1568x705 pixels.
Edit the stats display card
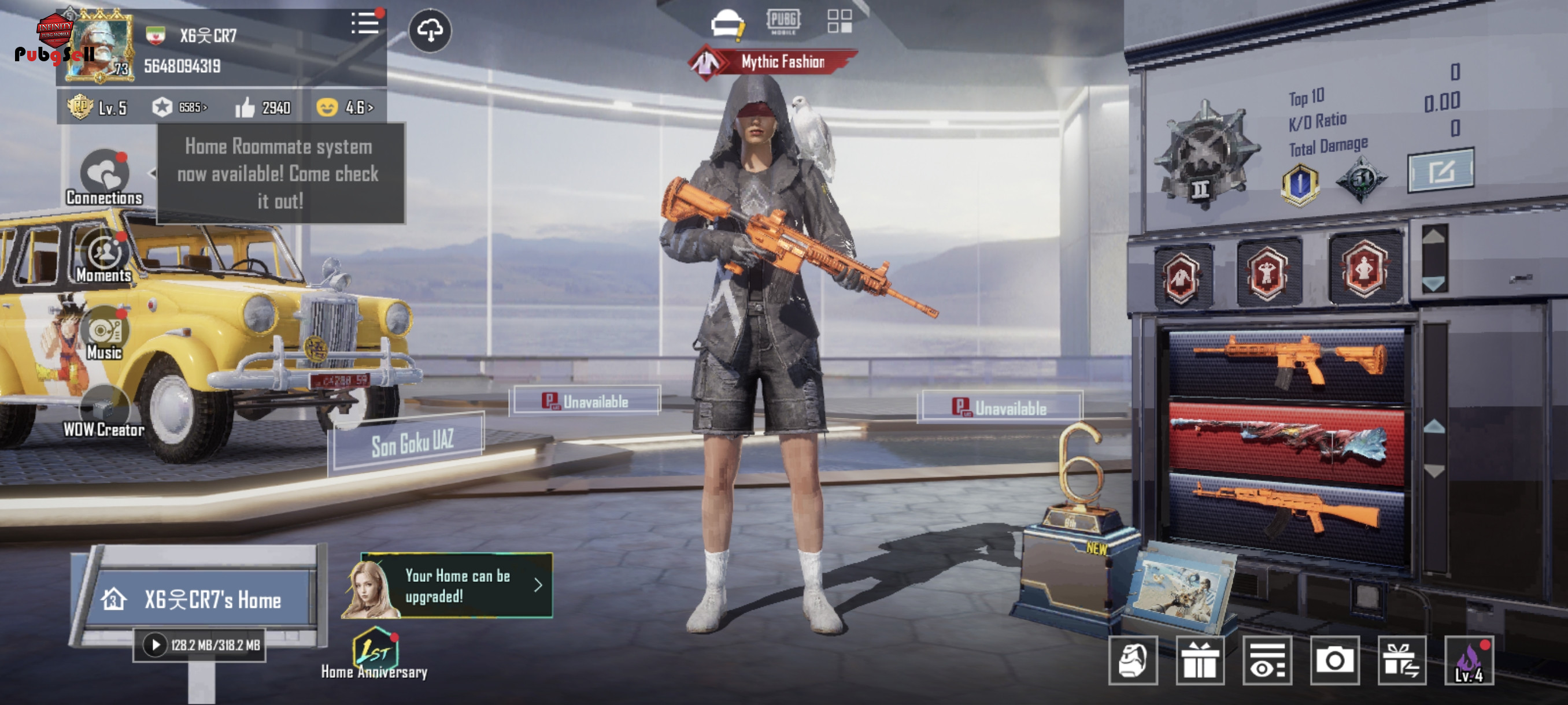point(1440,171)
